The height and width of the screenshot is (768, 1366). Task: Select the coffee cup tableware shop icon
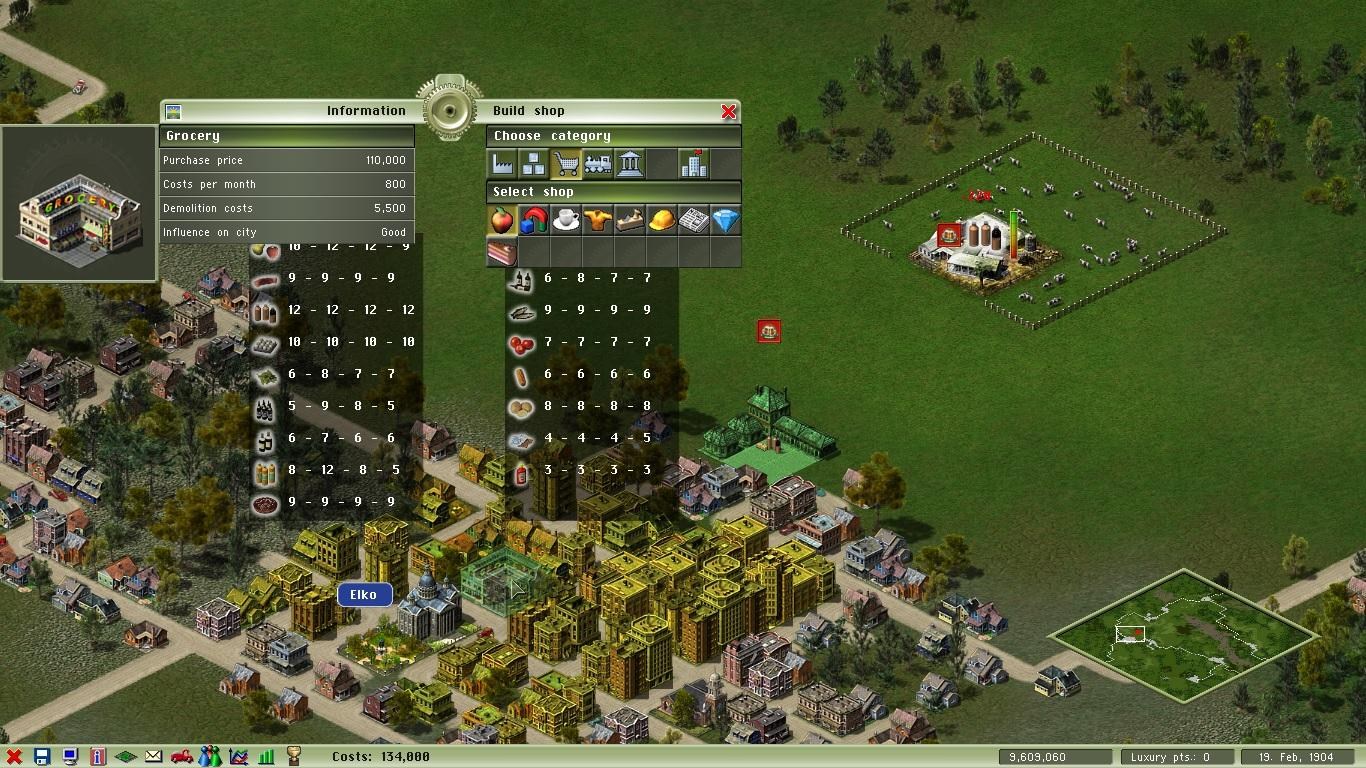coord(566,218)
